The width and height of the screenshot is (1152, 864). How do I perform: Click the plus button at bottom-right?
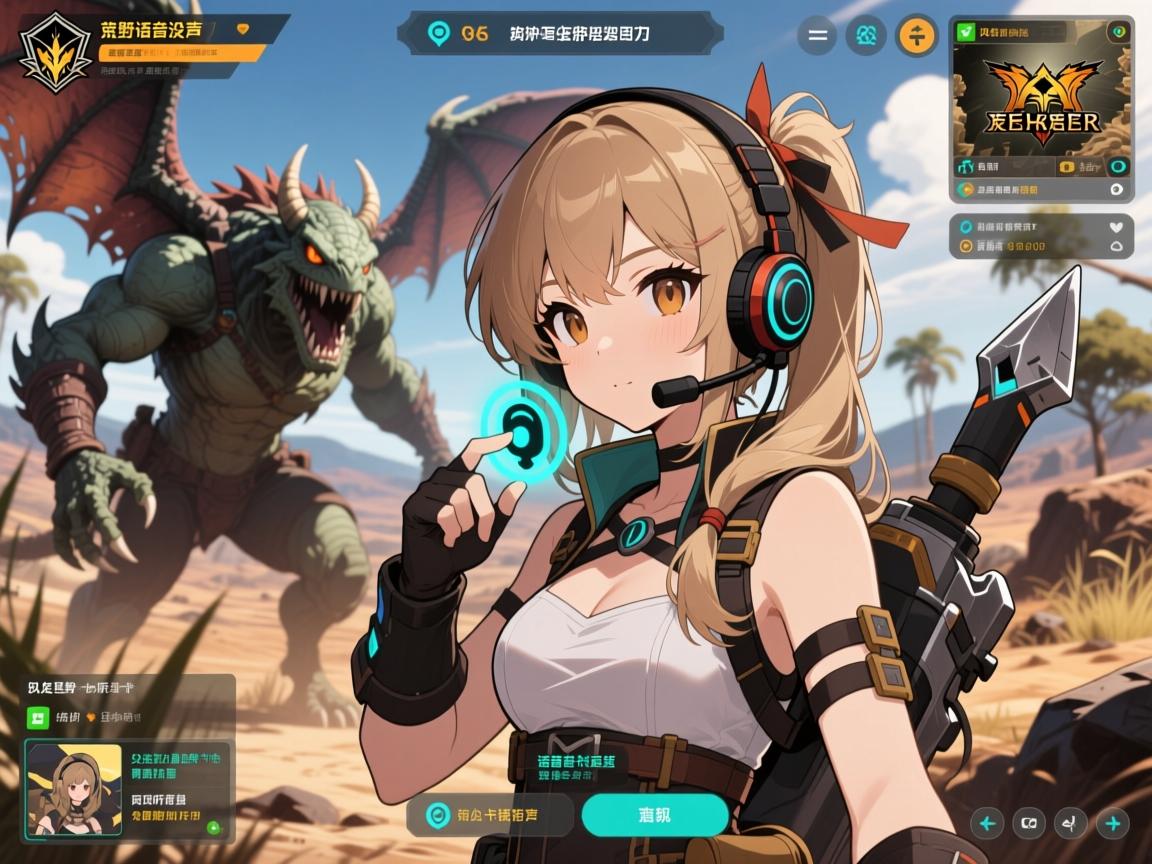point(1112,824)
